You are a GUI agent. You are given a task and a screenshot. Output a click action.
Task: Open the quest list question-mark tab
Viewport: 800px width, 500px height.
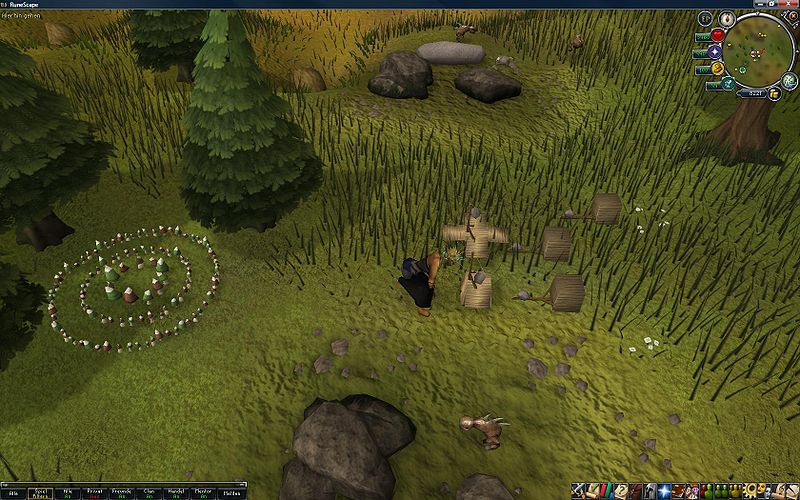(622, 491)
